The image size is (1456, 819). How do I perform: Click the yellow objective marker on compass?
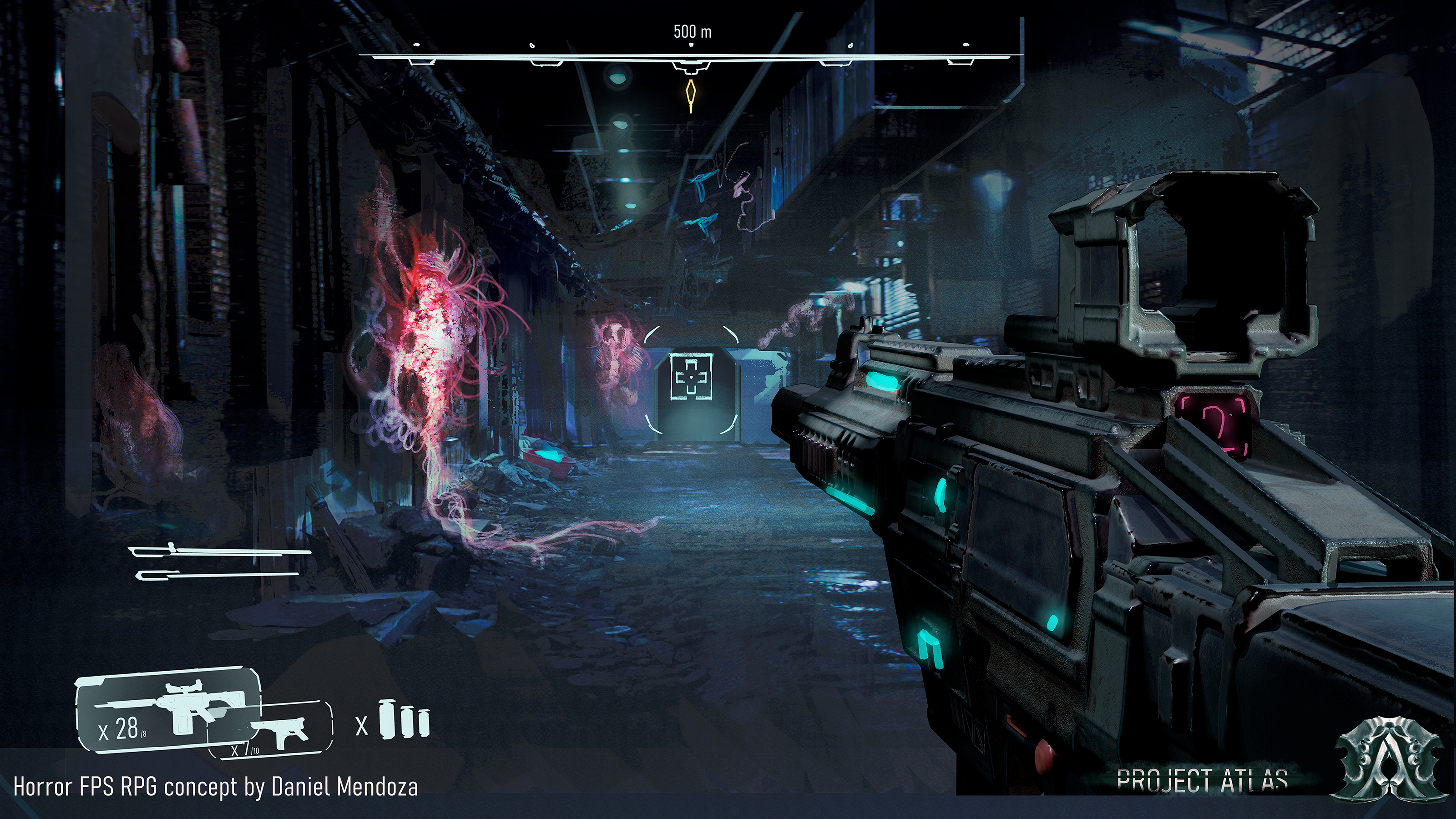[690, 96]
